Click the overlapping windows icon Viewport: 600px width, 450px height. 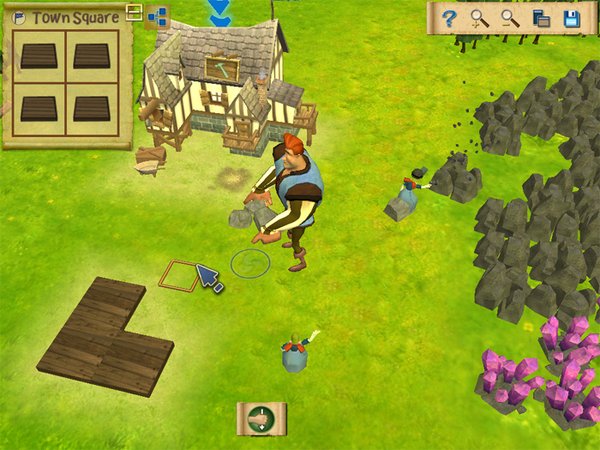click(541, 18)
